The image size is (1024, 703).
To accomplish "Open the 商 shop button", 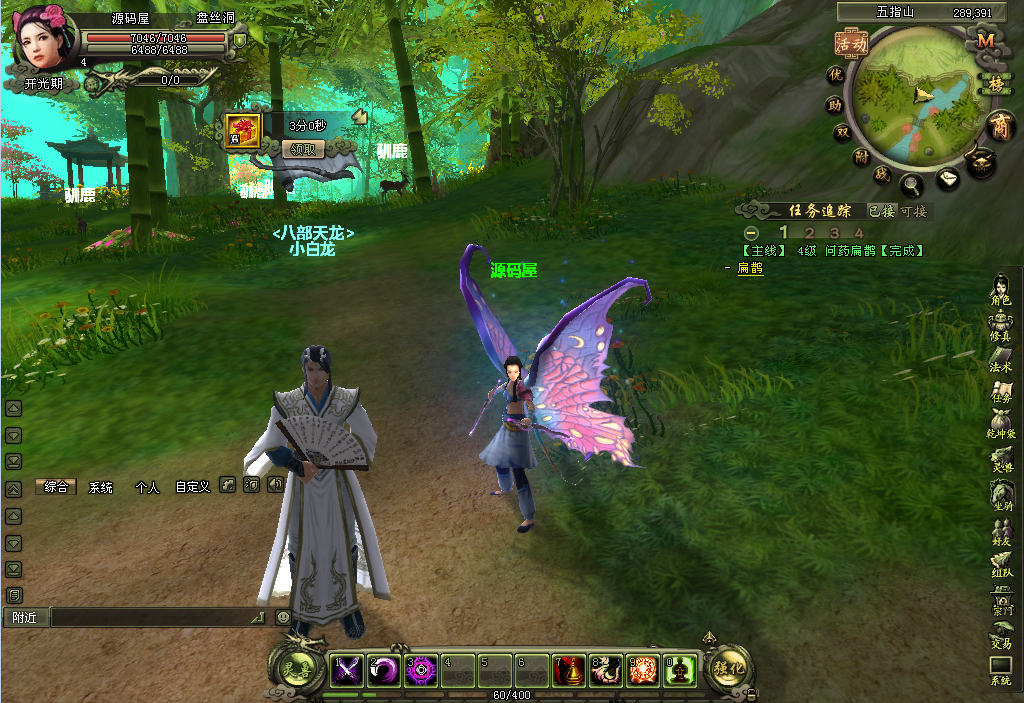I will tap(998, 126).
